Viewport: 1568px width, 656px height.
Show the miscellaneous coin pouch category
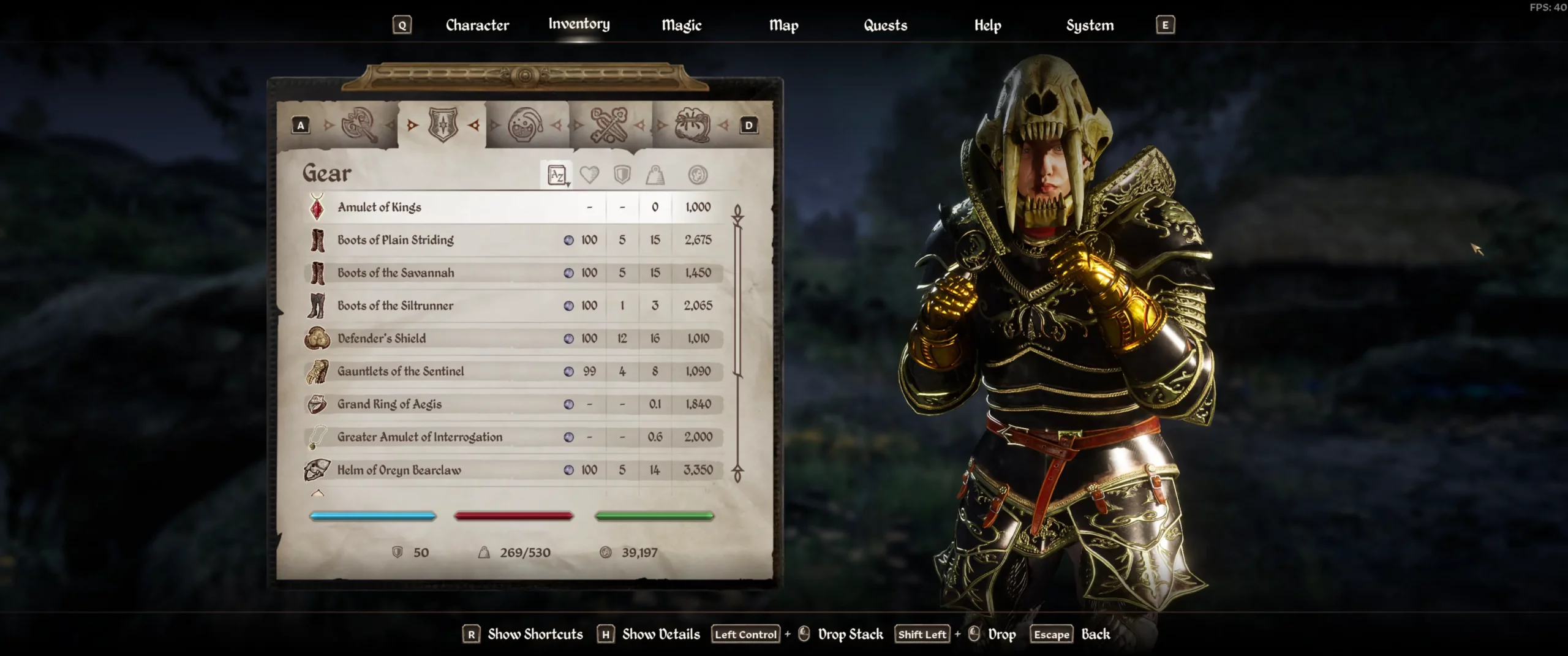click(692, 125)
